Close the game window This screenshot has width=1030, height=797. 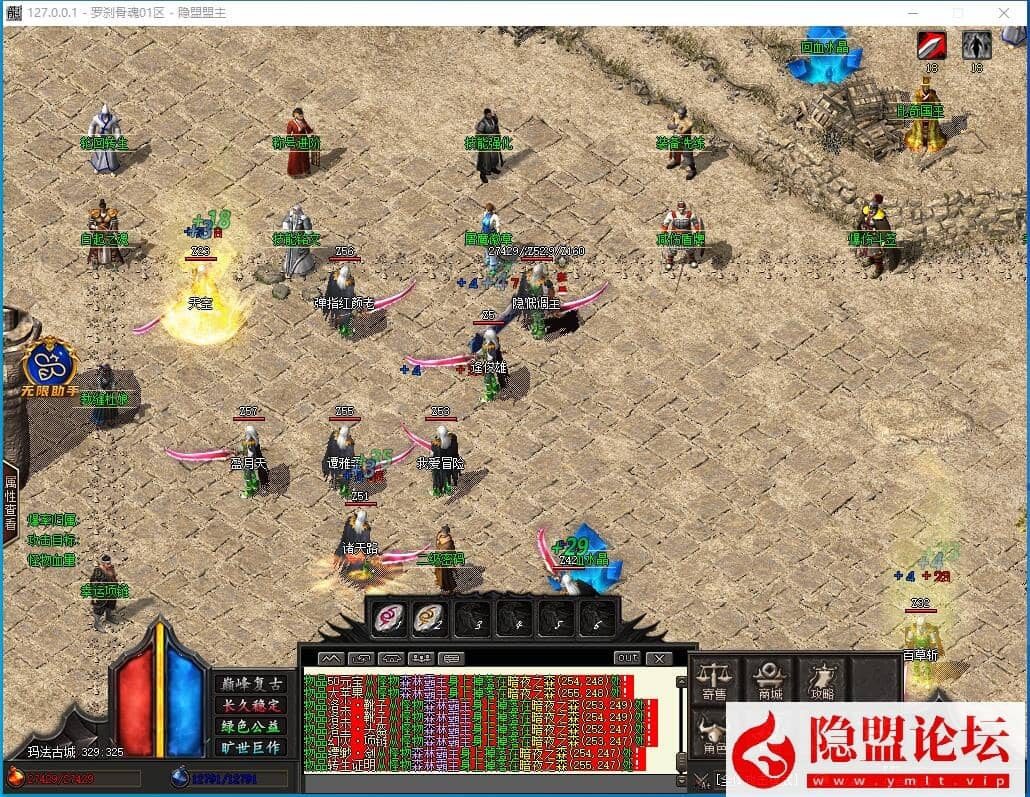1003,12
